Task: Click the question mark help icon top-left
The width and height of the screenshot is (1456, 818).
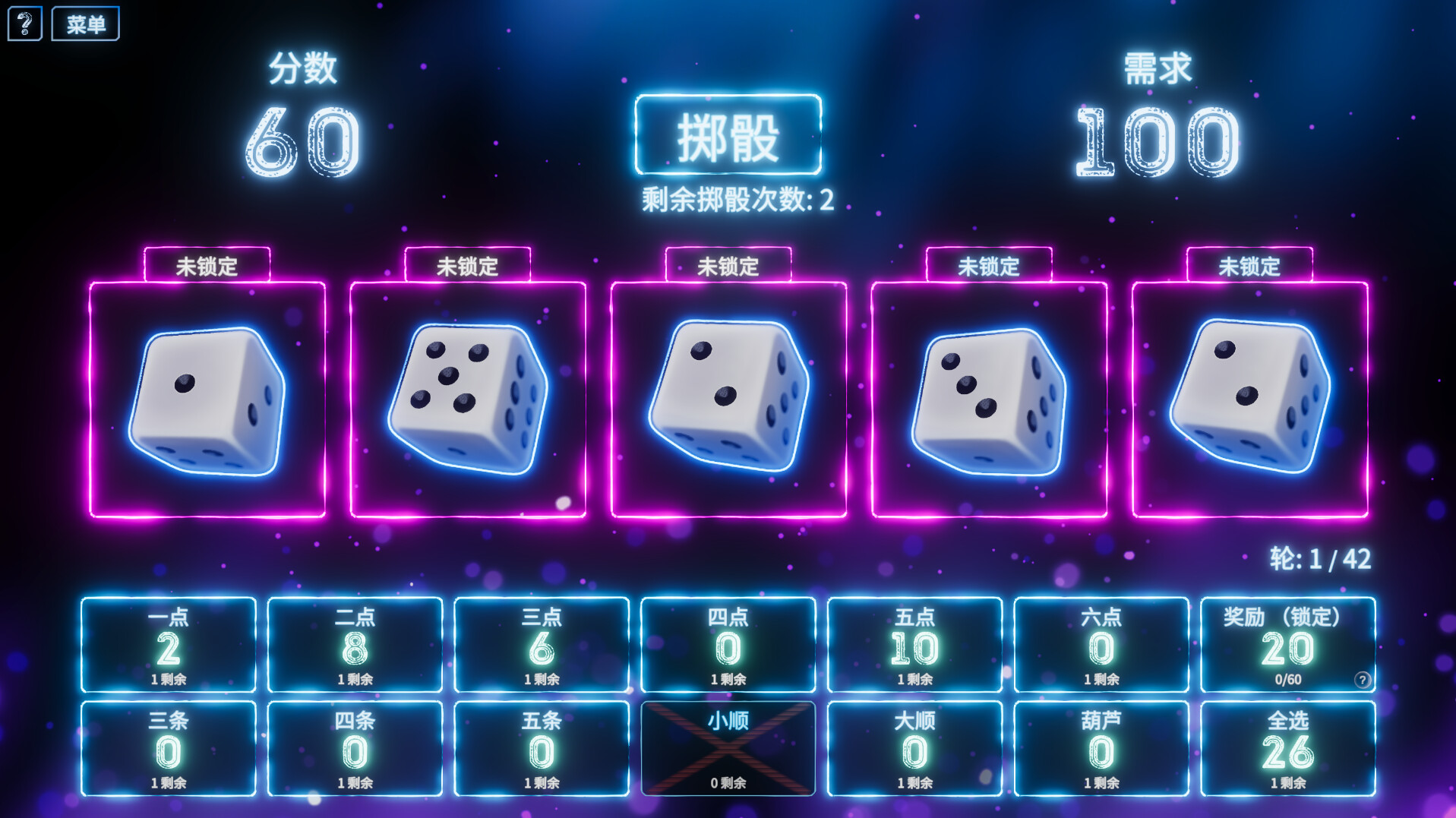Action: (x=24, y=22)
